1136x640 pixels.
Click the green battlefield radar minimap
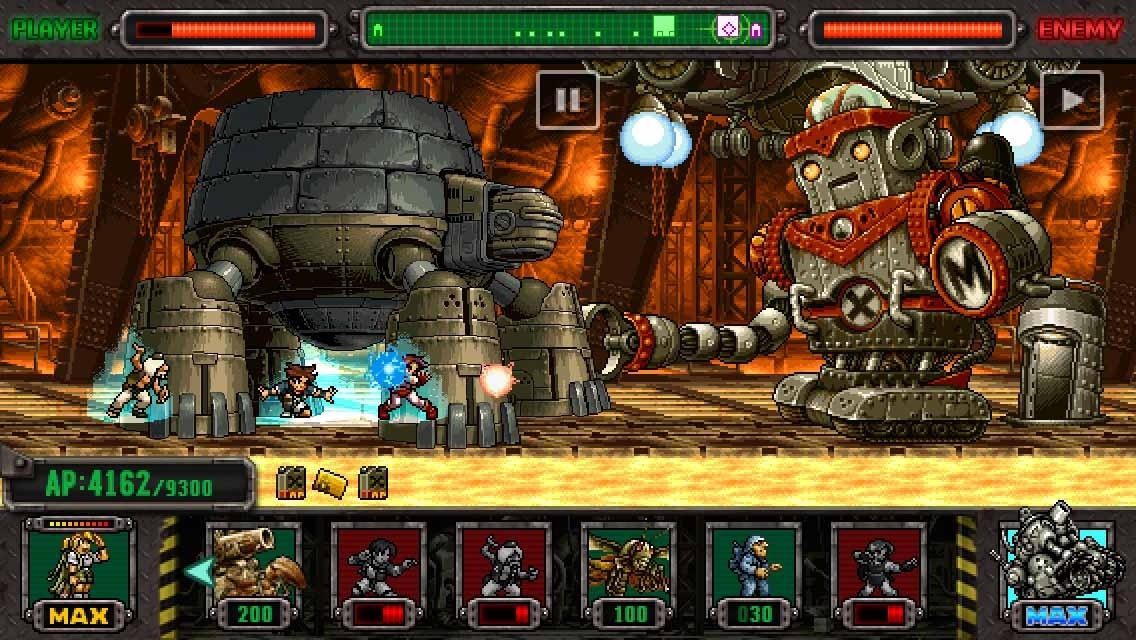[x=567, y=30]
